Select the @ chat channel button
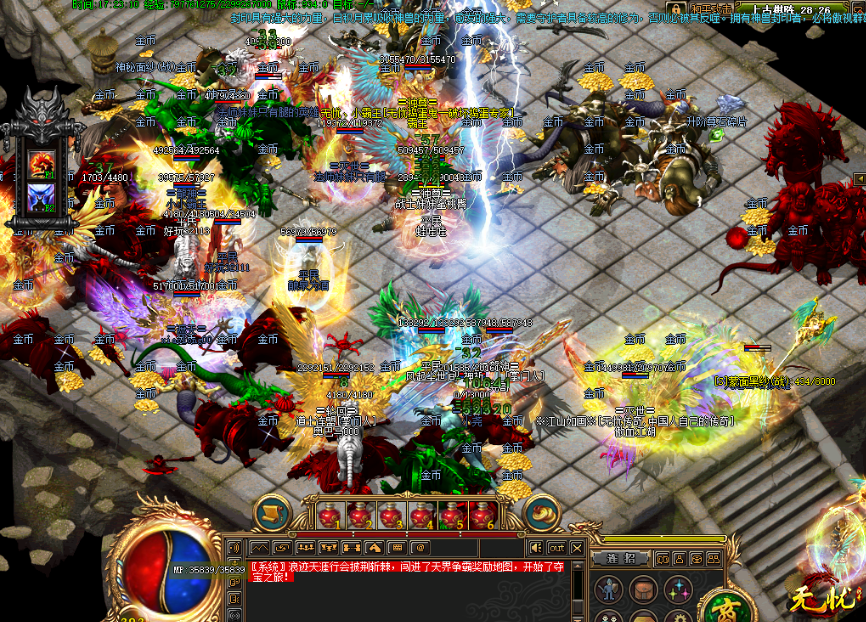 (x=420, y=547)
